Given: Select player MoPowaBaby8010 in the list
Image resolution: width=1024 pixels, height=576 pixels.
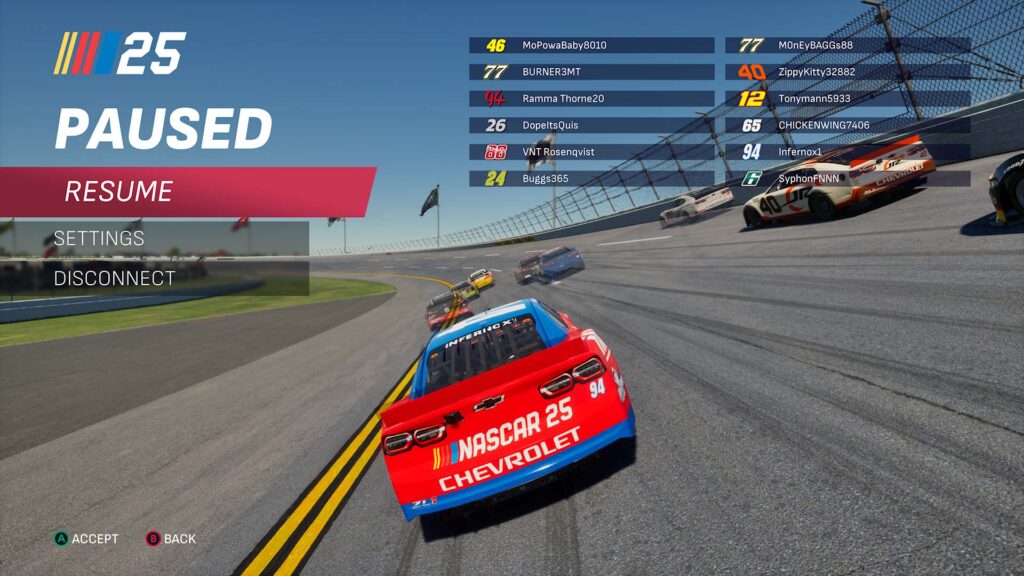Looking at the screenshot, I should [x=591, y=45].
